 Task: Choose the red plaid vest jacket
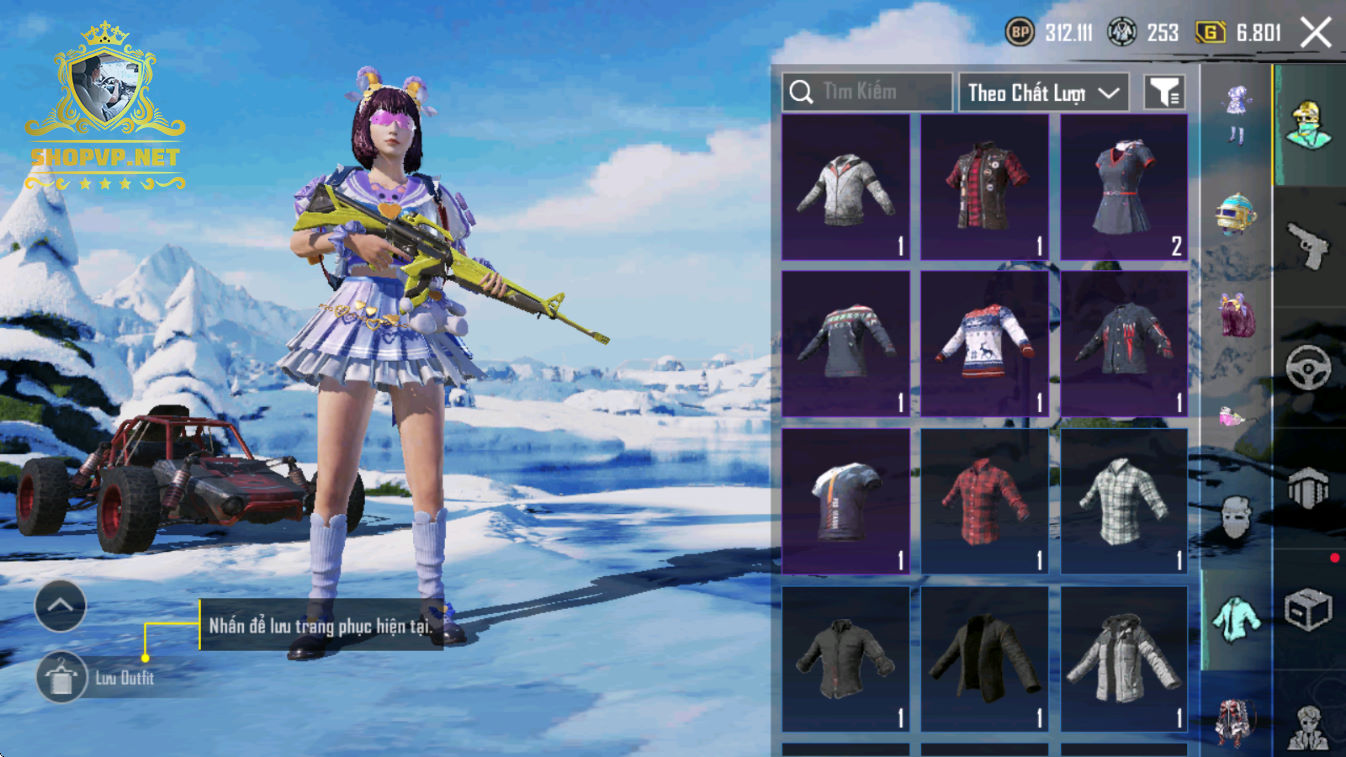984,187
